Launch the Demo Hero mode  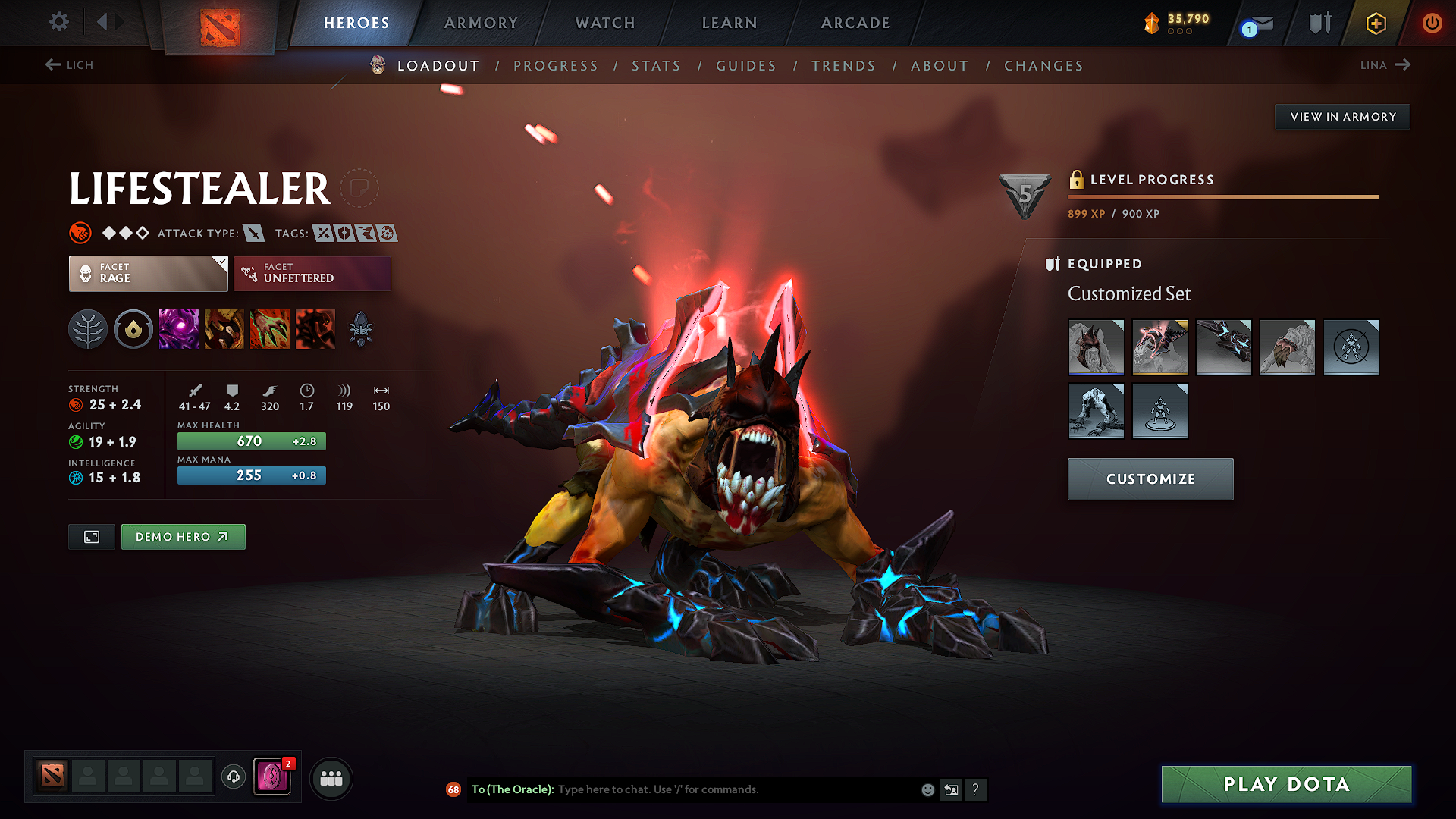click(183, 537)
